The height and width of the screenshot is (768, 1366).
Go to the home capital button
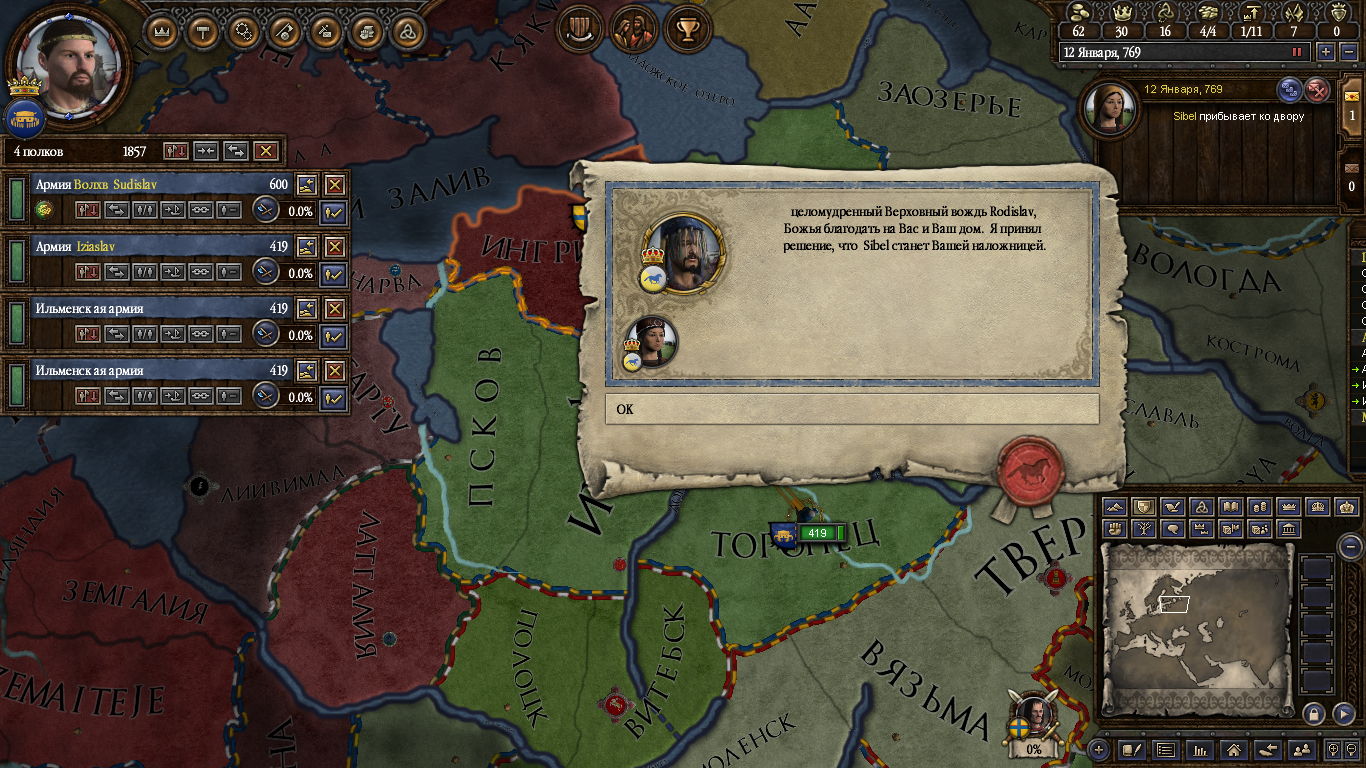(x=1234, y=749)
